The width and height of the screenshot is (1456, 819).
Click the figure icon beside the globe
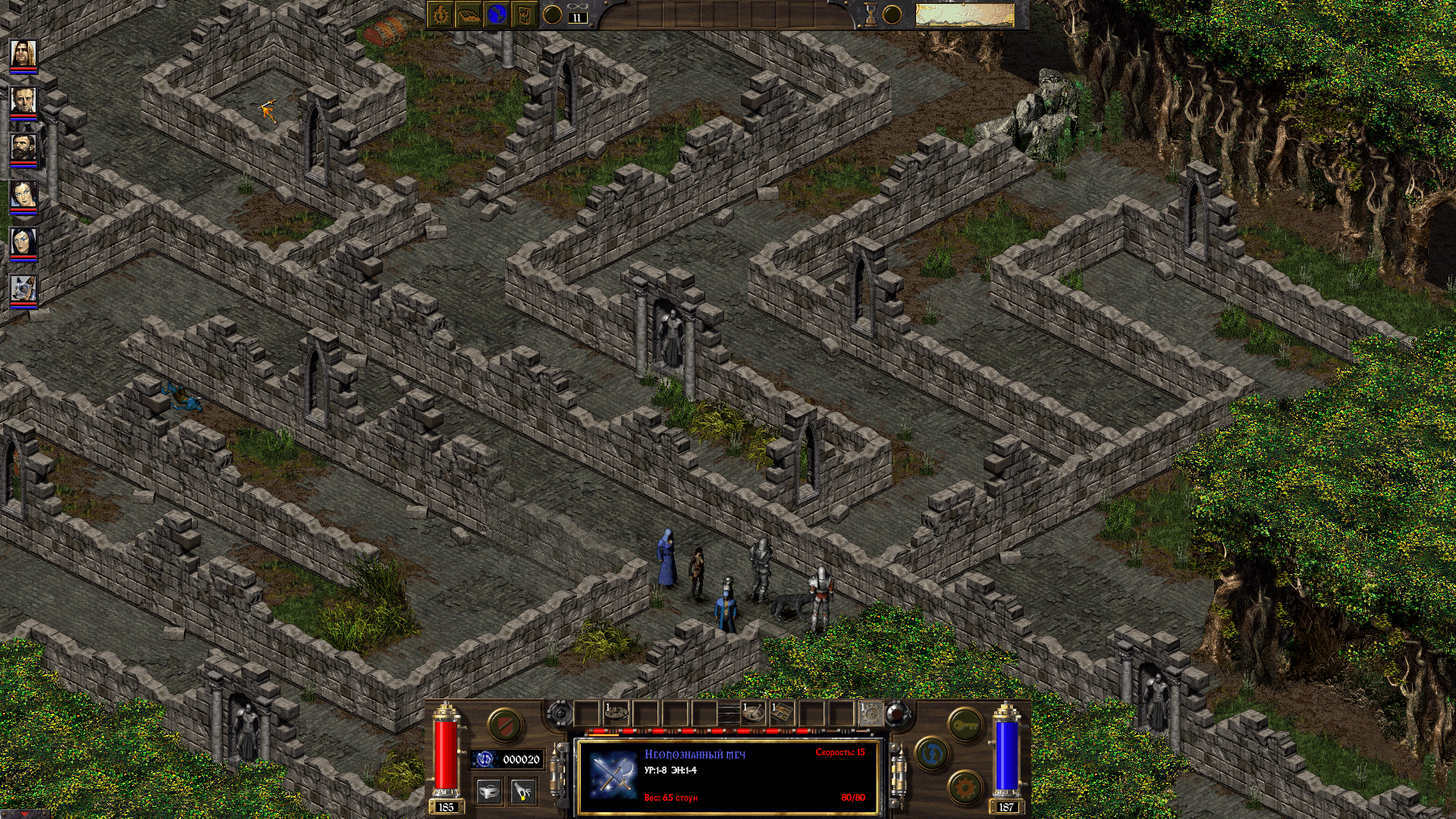click(526, 15)
